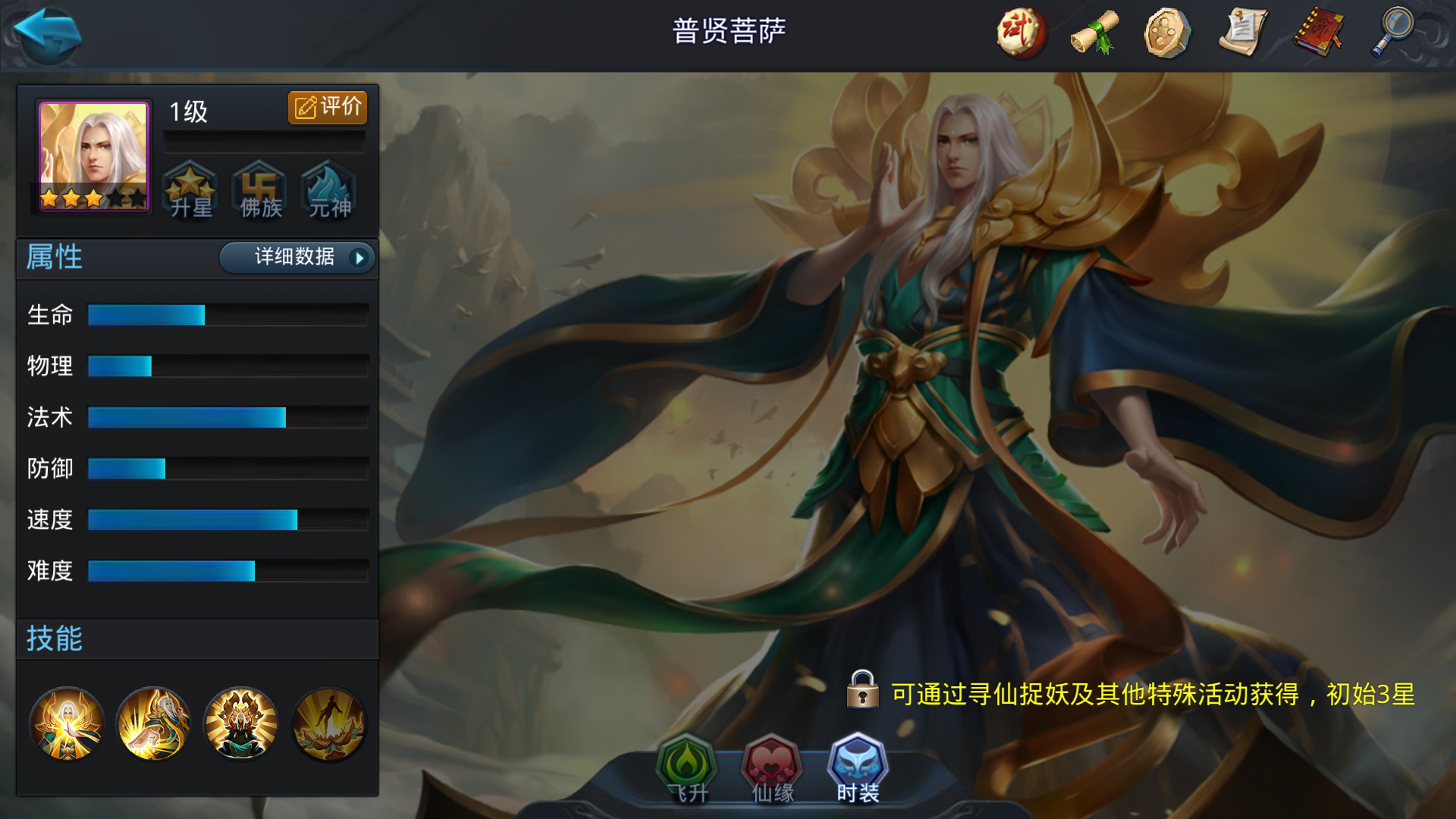This screenshot has height=819, width=1456.
Task: Open the 试炼 trial icon at top right
Action: click(x=1020, y=32)
